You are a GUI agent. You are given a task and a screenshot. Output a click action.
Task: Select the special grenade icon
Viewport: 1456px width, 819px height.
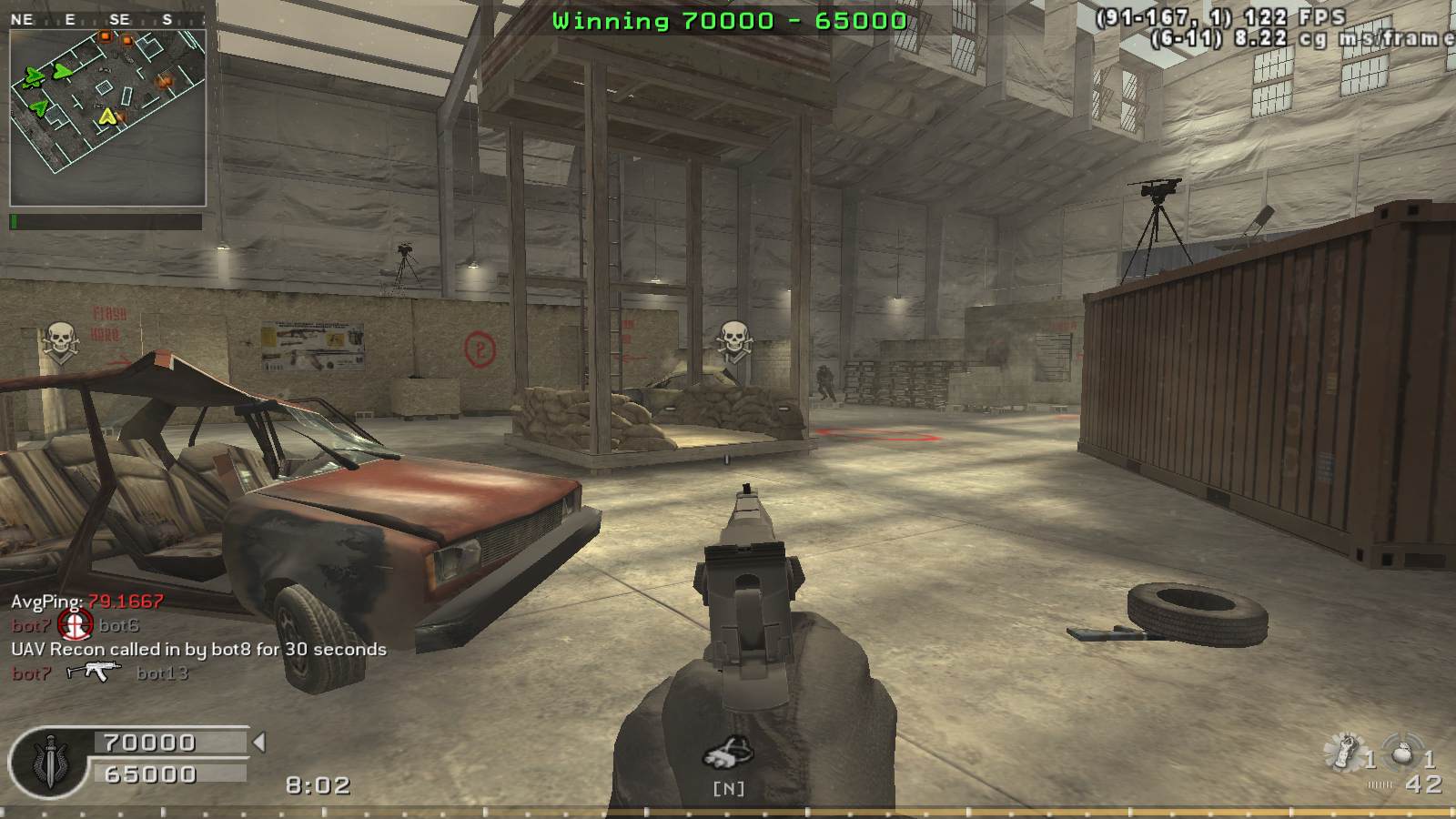click(1345, 753)
